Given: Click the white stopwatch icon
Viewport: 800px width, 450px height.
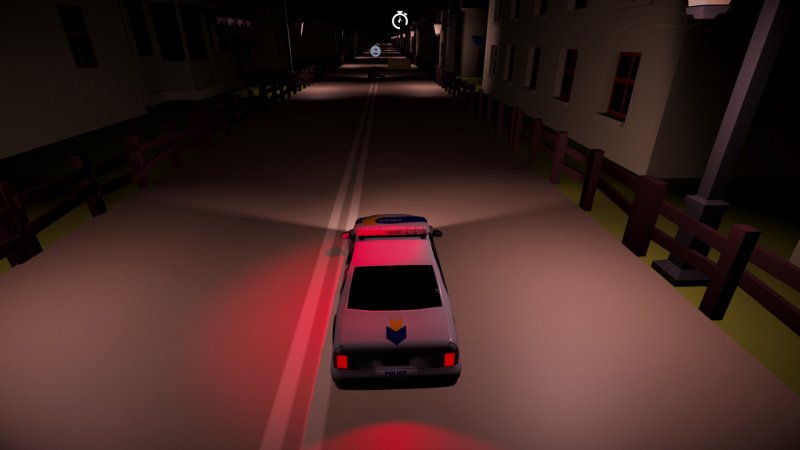Looking at the screenshot, I should (x=400, y=19).
